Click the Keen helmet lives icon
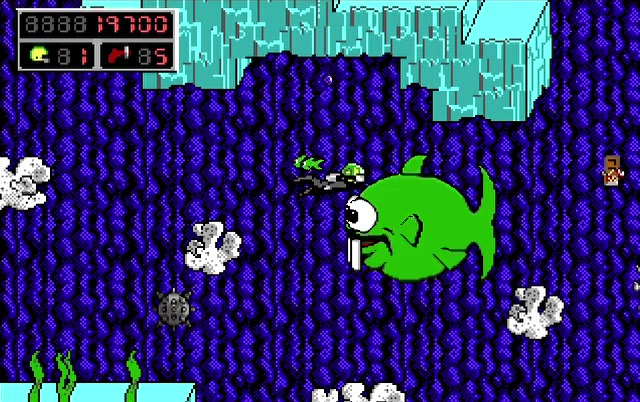Viewport: 640px width, 402px height. pyautogui.click(x=39, y=55)
